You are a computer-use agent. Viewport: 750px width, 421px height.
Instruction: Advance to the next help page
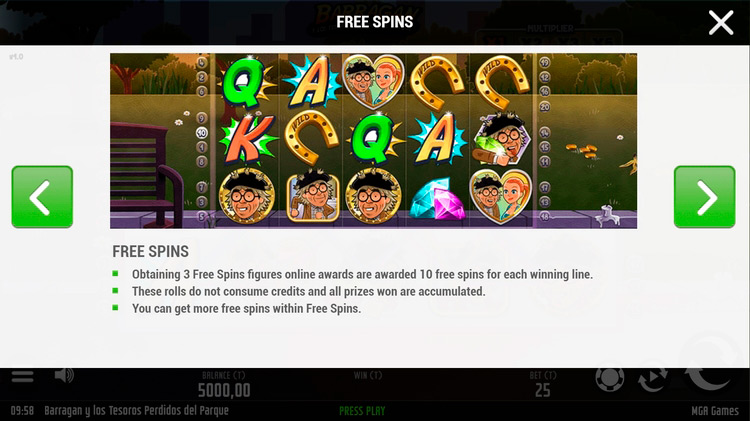point(704,197)
